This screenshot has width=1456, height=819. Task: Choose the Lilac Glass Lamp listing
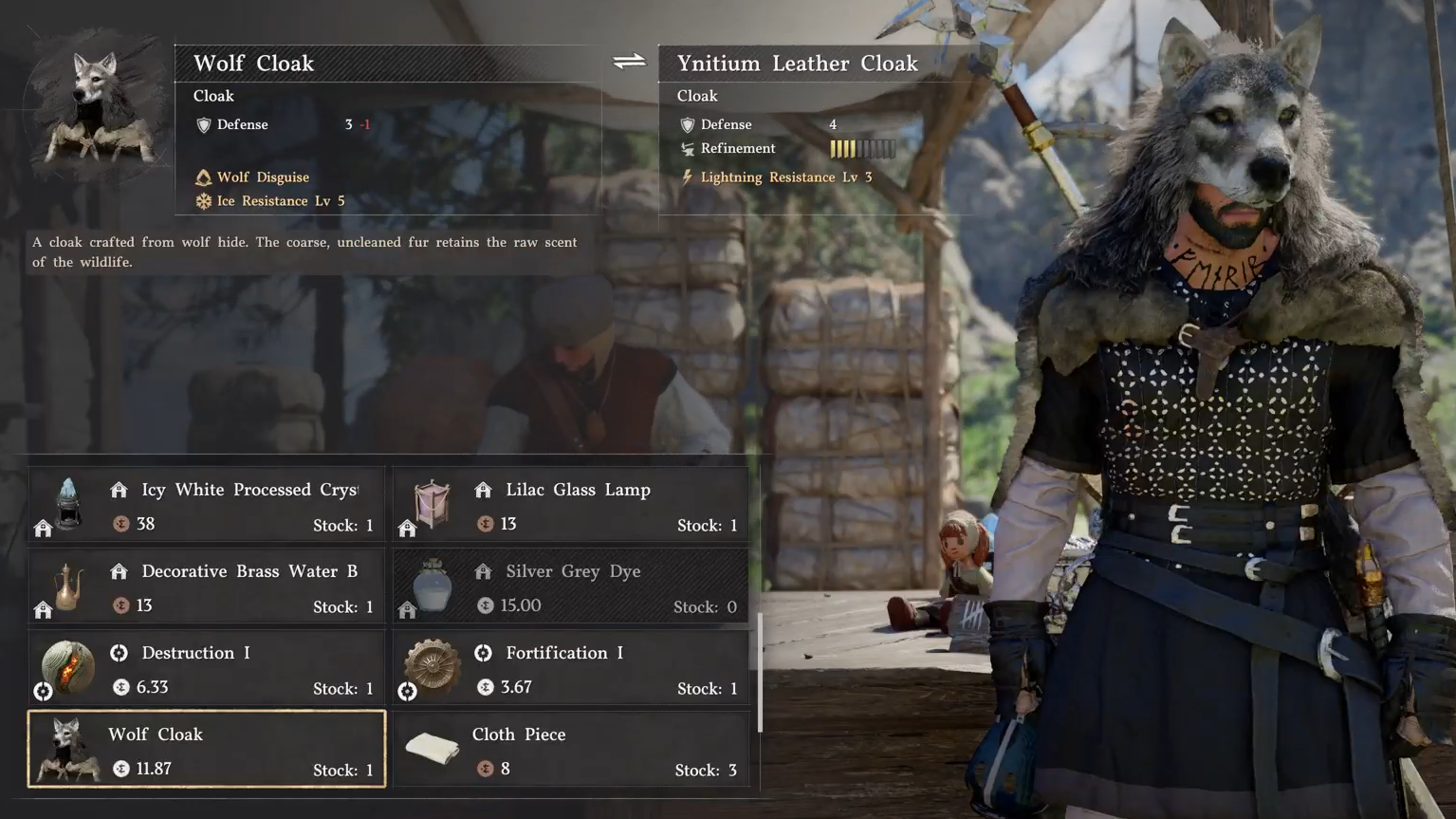[x=571, y=505]
